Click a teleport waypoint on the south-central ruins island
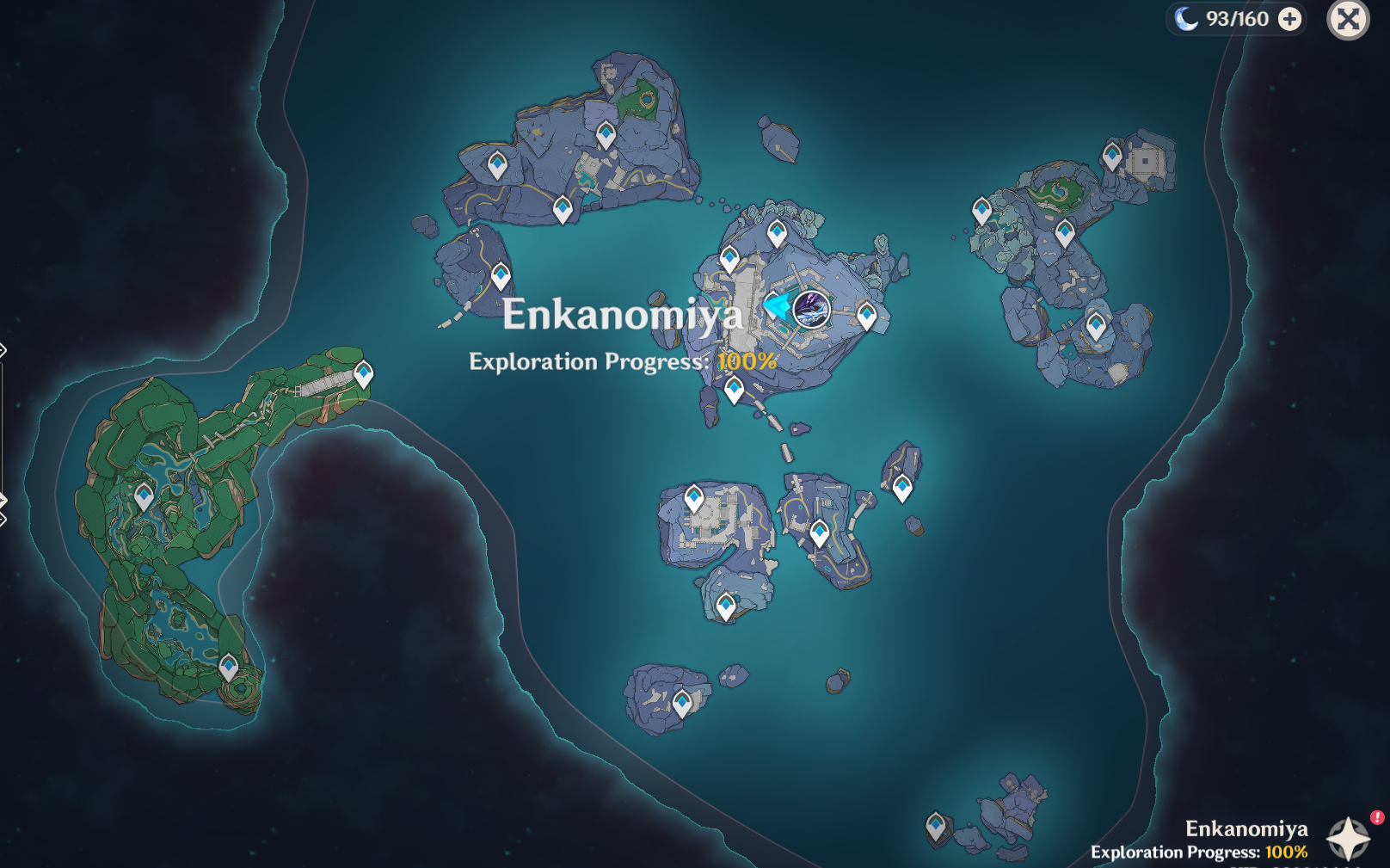1390x868 pixels. pos(693,496)
